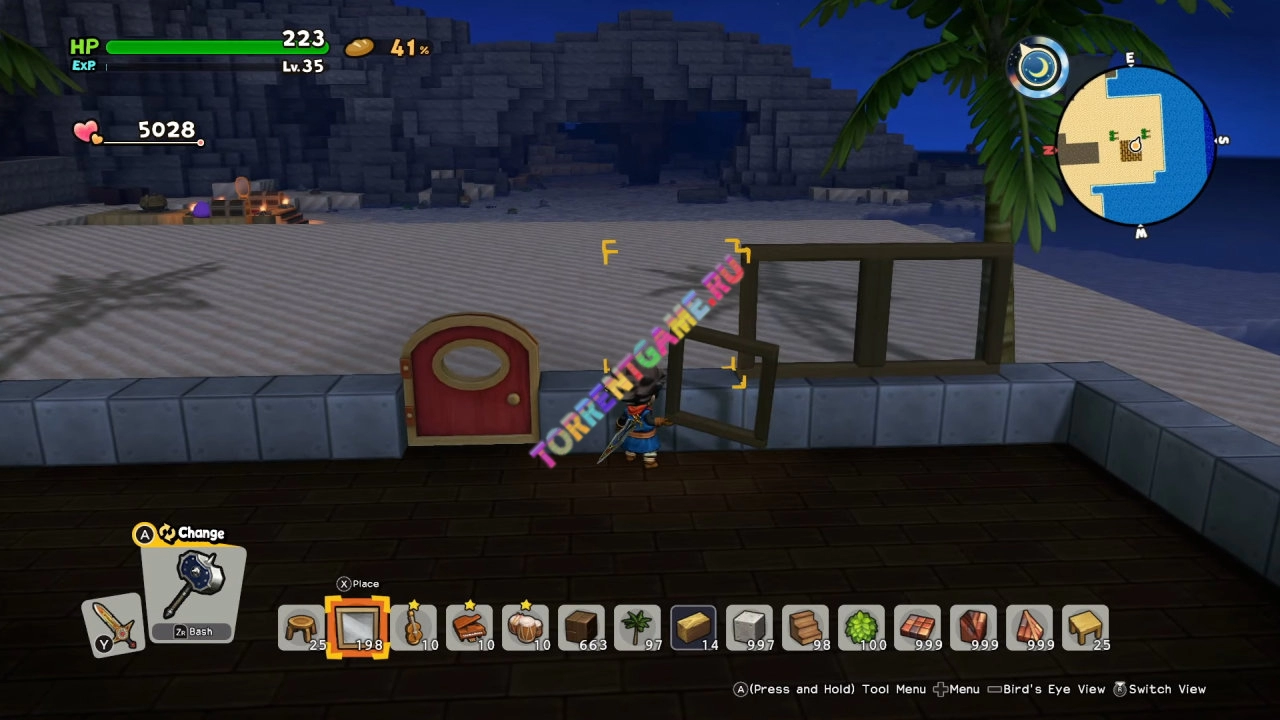Choose the dark wood block slot
Viewport: 1280px width, 720px height.
581,629
